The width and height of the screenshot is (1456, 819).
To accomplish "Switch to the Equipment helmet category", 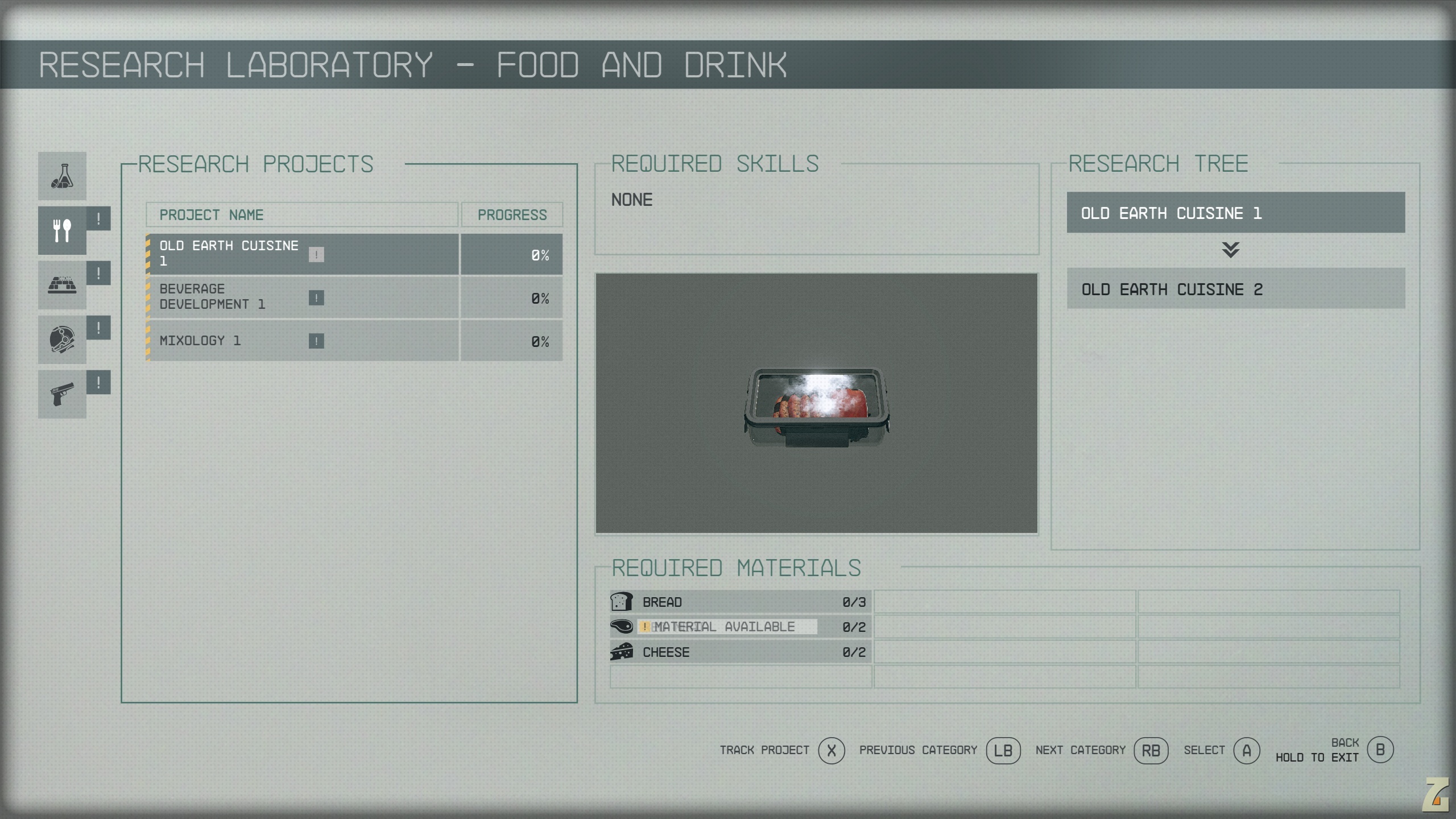I will [x=62, y=340].
